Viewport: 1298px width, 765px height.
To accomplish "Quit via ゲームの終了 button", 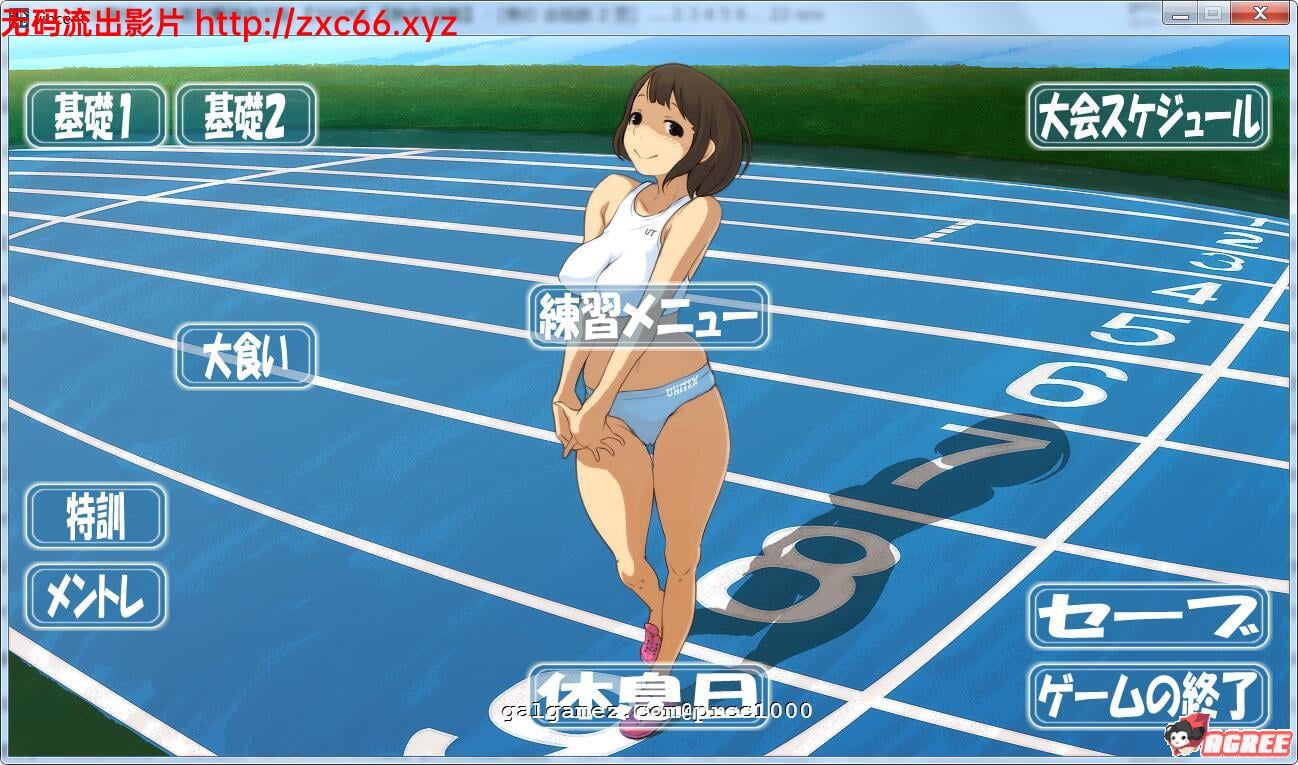I will (x=1148, y=694).
